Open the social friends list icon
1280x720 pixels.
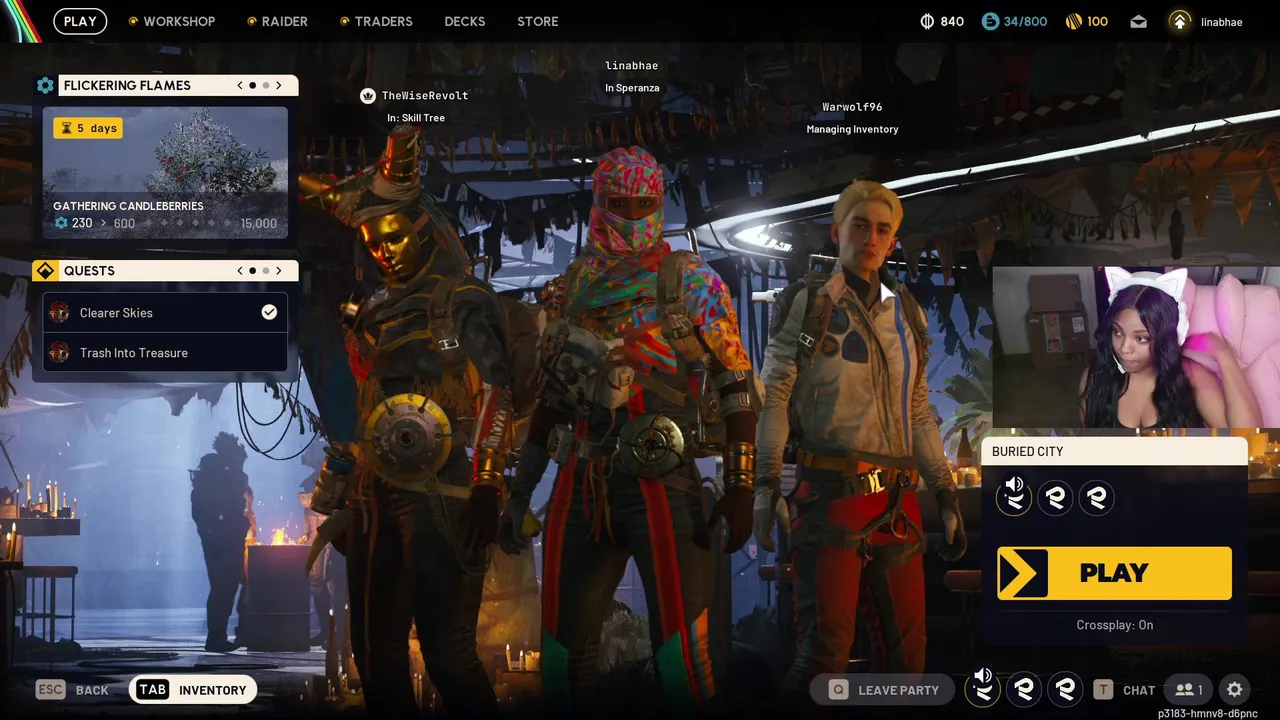pyautogui.click(x=1189, y=690)
